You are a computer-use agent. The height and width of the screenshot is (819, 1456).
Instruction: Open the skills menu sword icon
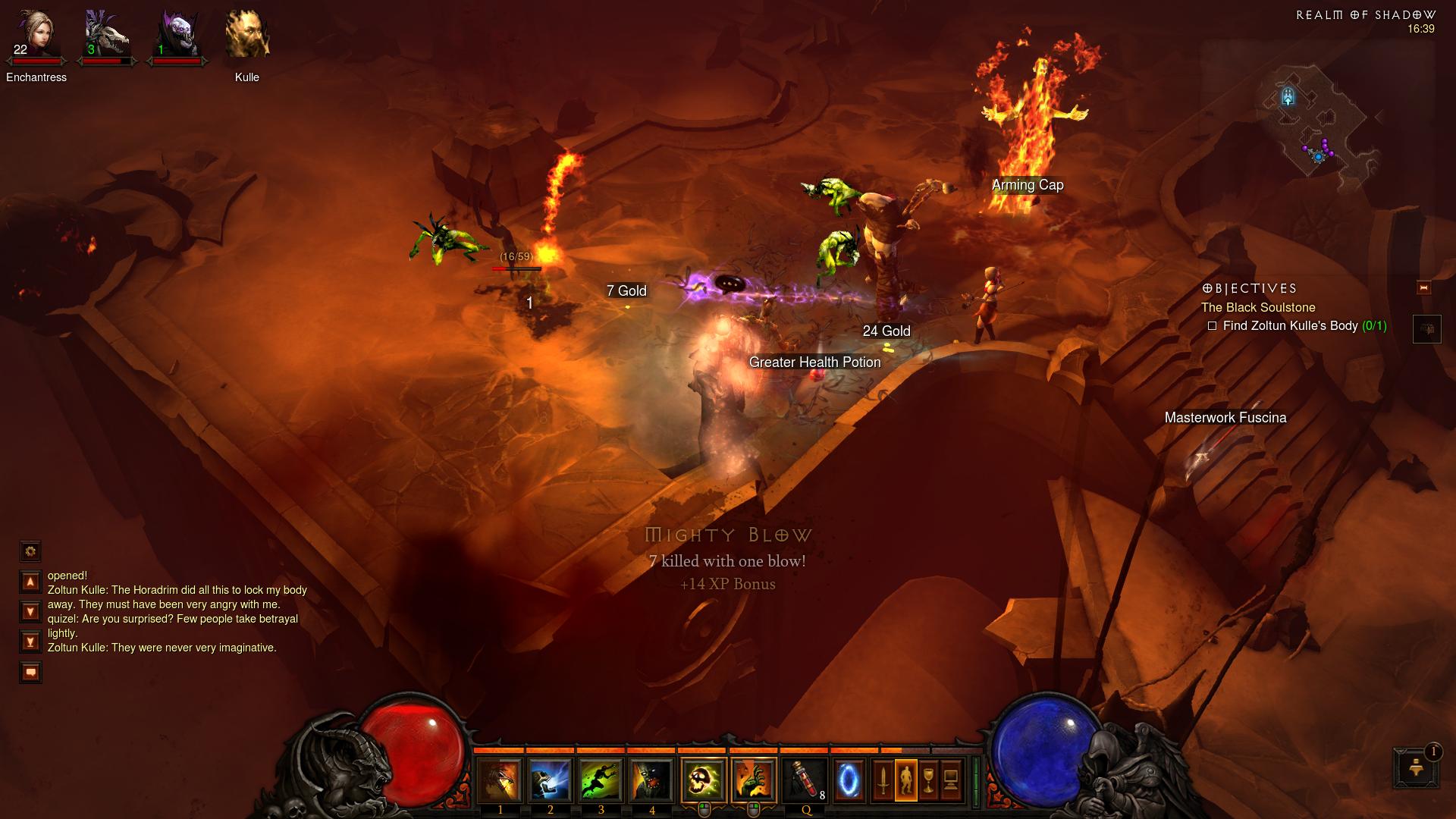pos(883,780)
